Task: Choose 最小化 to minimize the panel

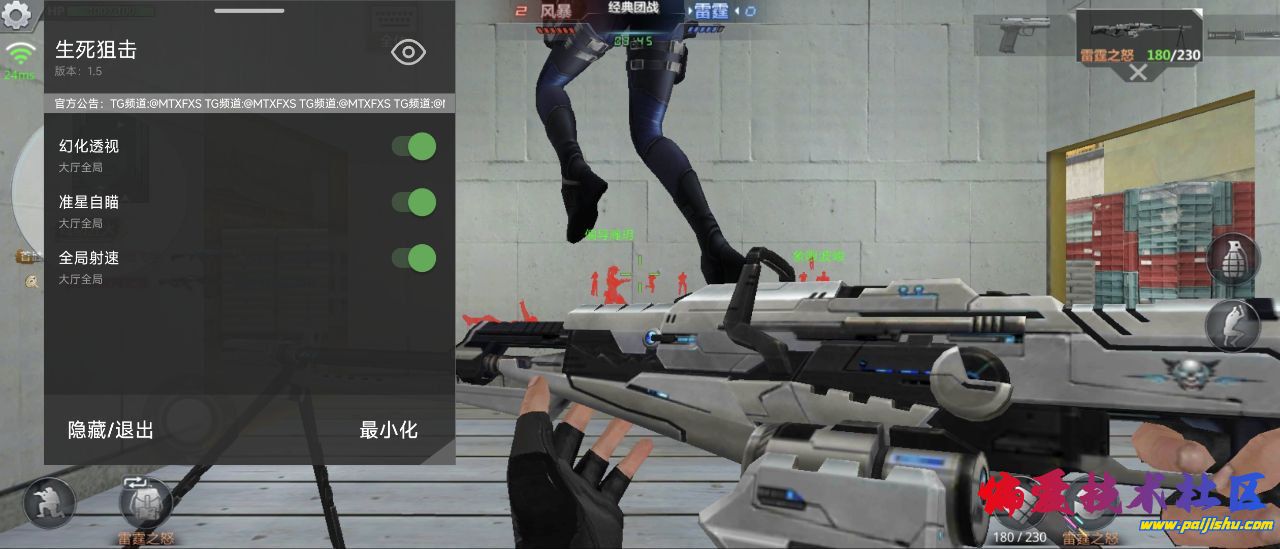Action: tap(388, 430)
